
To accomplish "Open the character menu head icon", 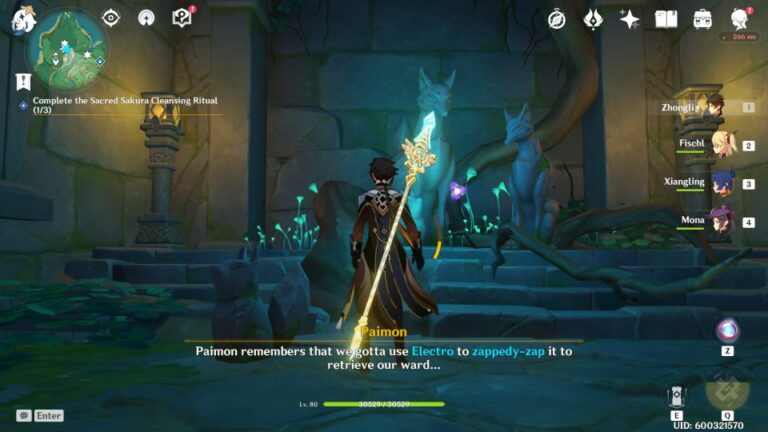I will pyautogui.click(x=740, y=19).
